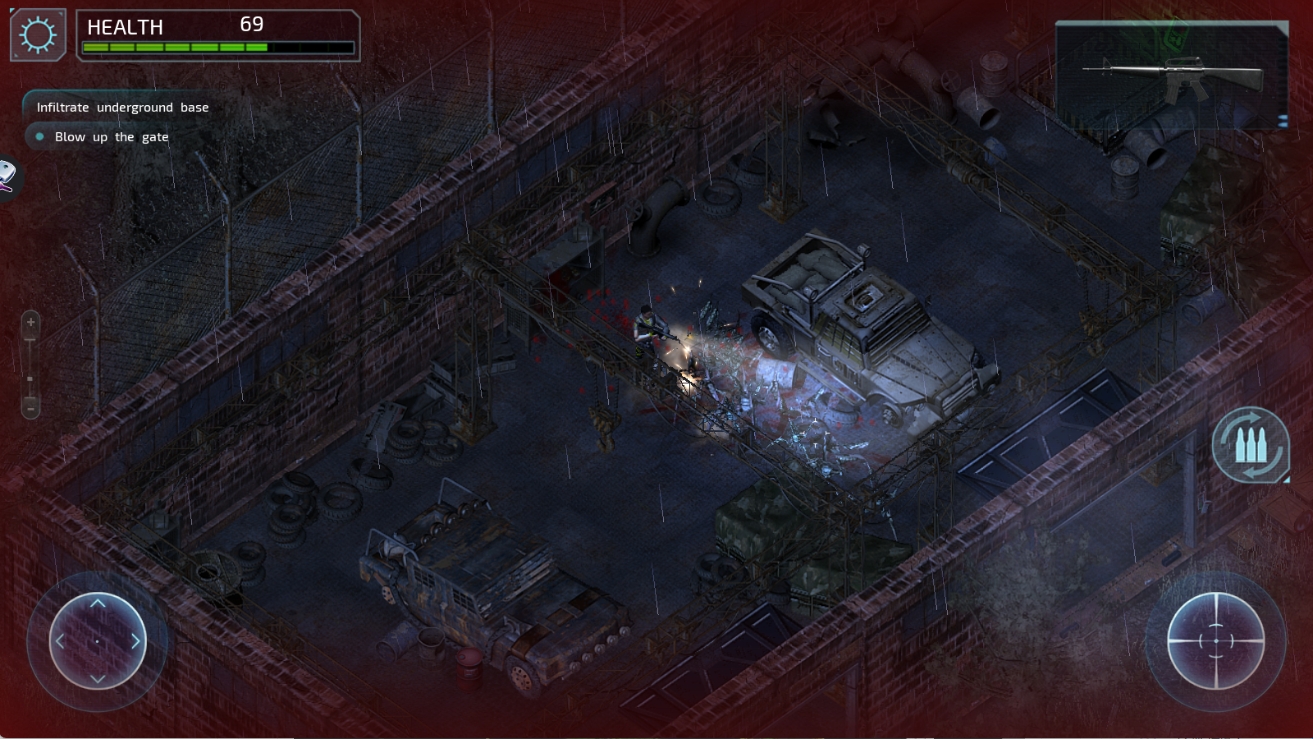Zoom out with the minus button

pos(31,408)
